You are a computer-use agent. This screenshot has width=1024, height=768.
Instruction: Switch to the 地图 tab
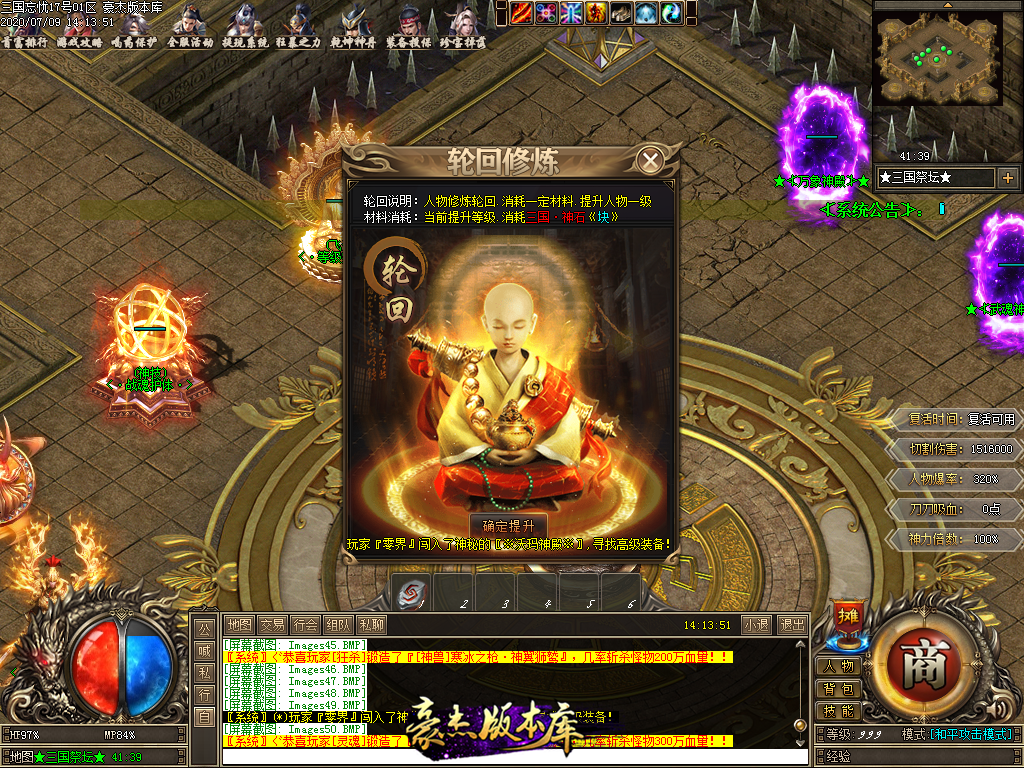point(238,624)
